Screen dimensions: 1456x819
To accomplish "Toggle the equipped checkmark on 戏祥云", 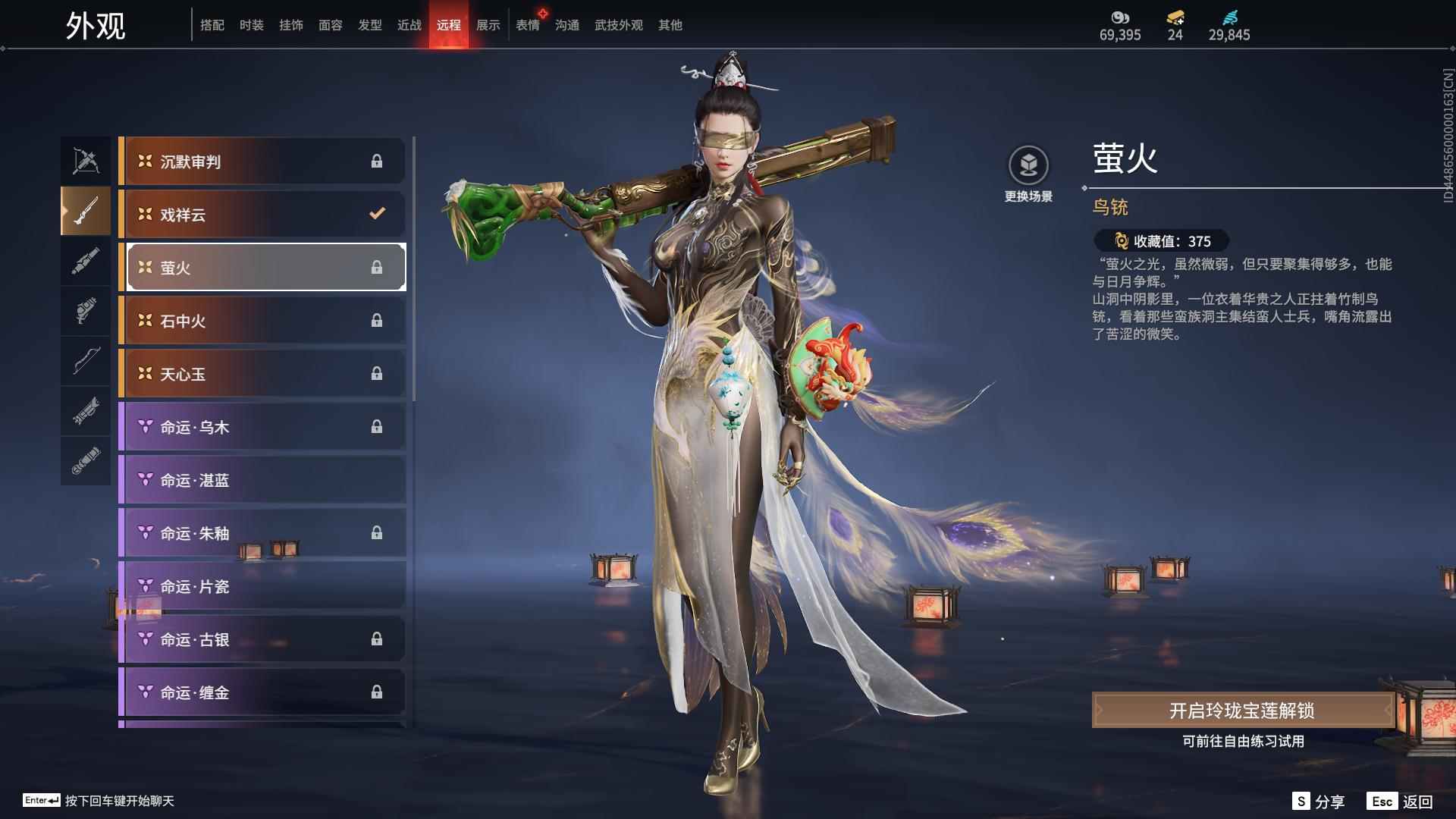I will (377, 215).
